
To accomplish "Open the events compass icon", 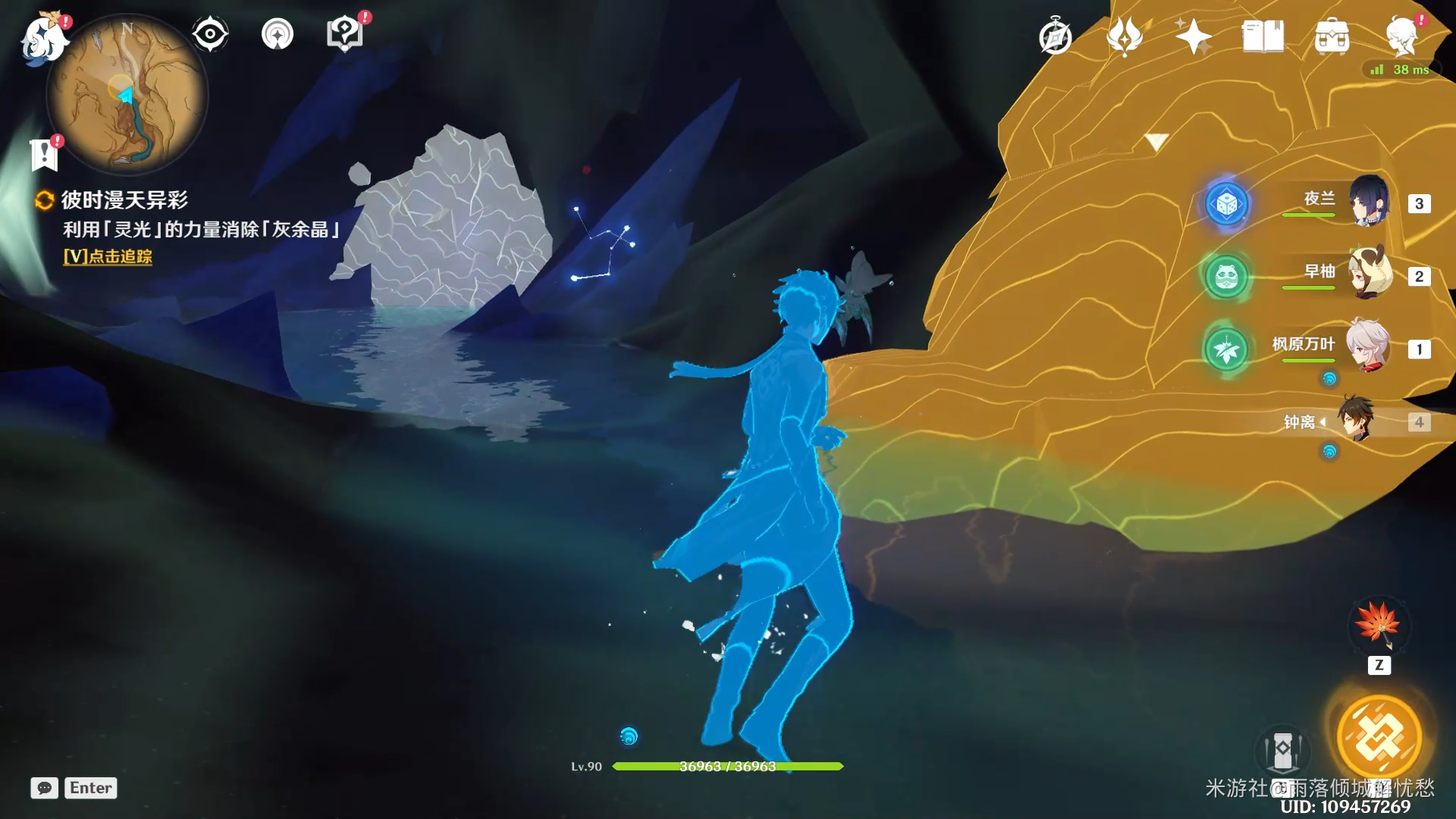I will coord(1055,36).
